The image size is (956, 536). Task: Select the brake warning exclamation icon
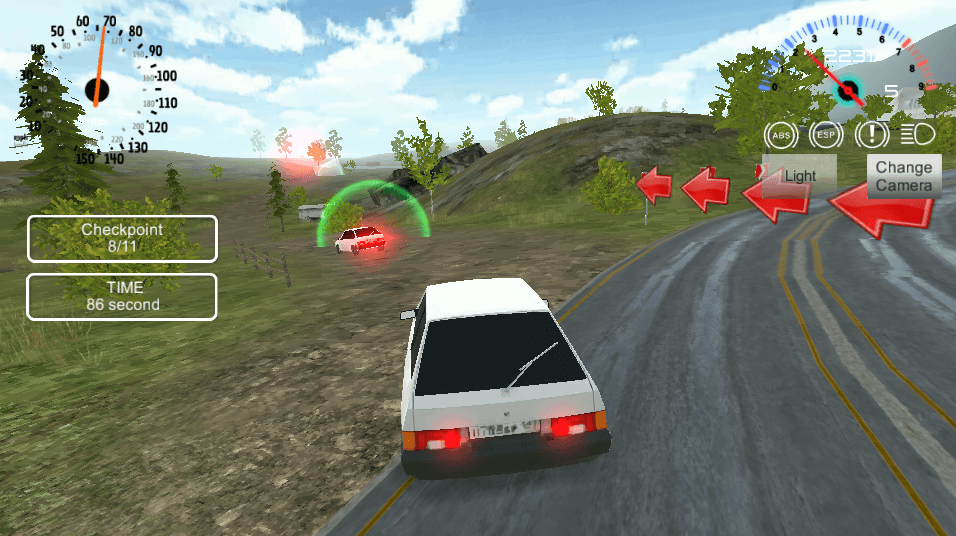(x=872, y=134)
